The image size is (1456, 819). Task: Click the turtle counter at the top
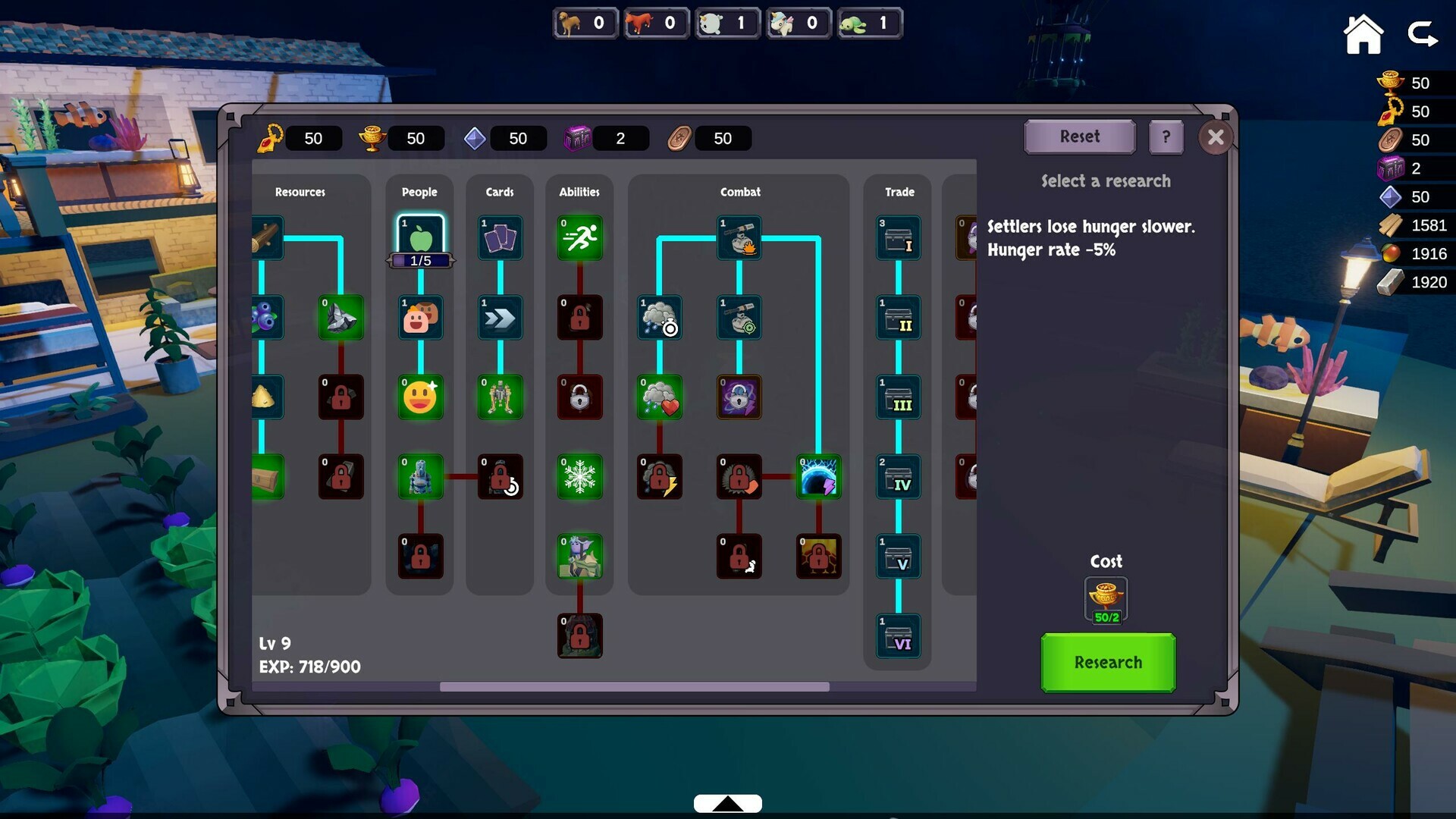870,24
